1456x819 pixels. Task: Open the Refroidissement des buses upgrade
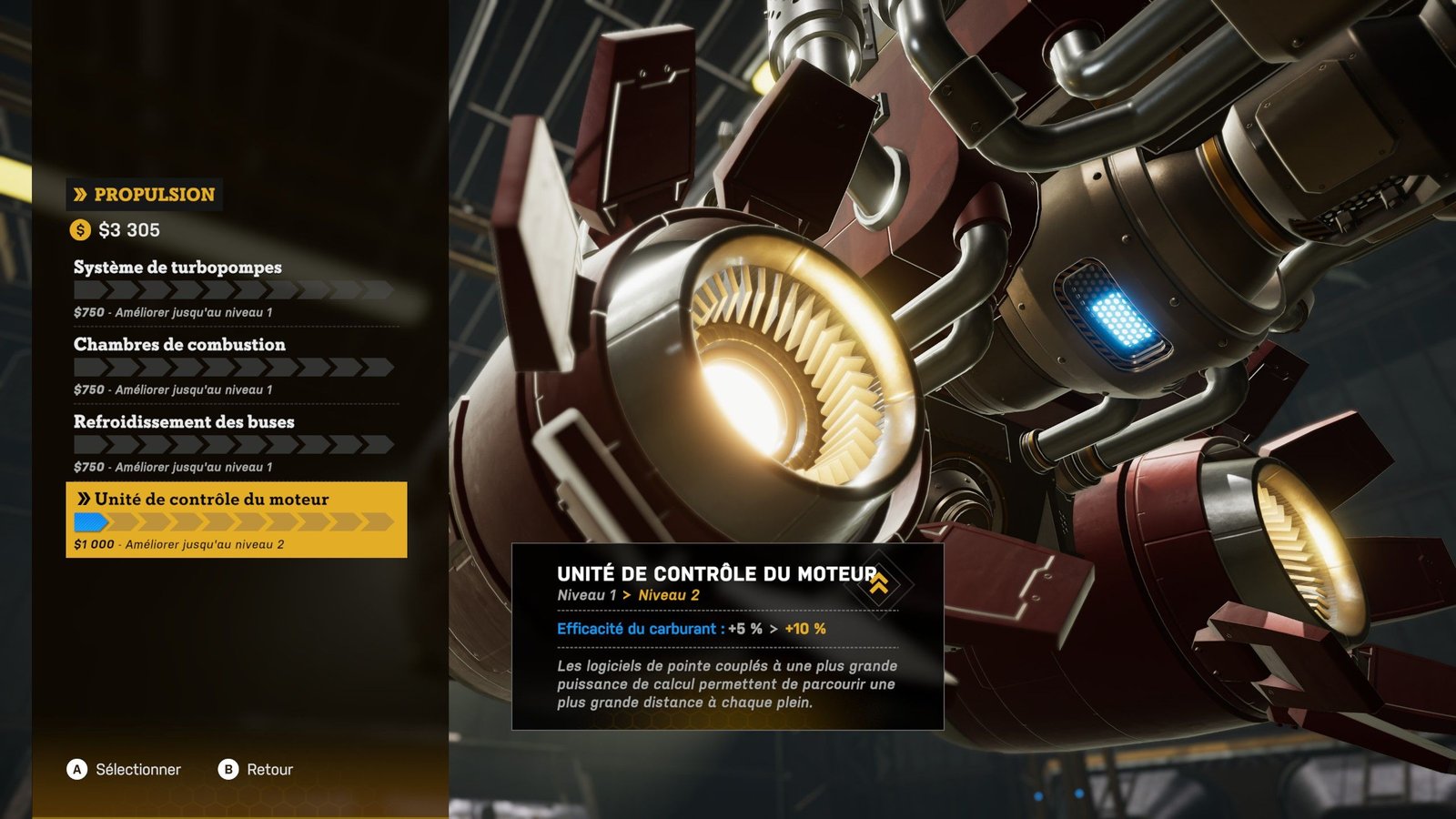tap(235, 442)
